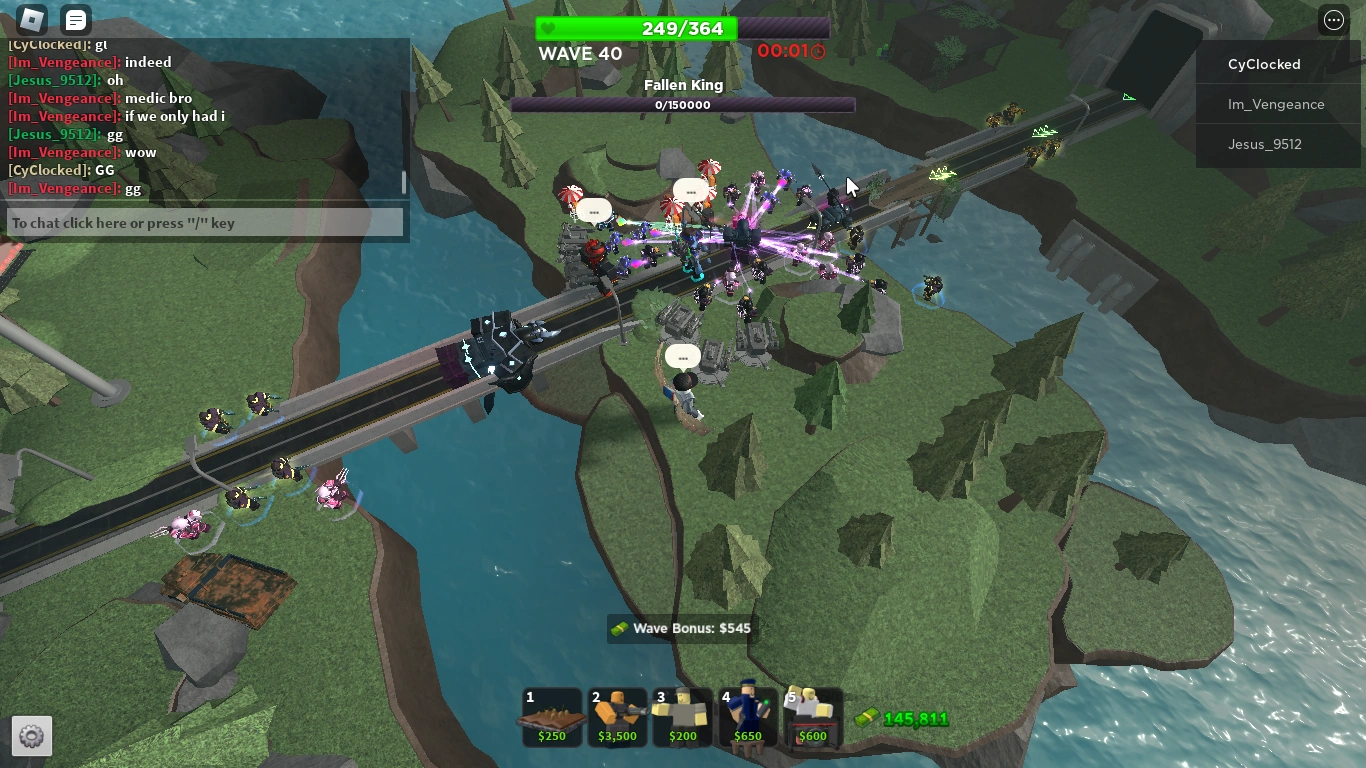Click the chat input field to type

coord(205,222)
